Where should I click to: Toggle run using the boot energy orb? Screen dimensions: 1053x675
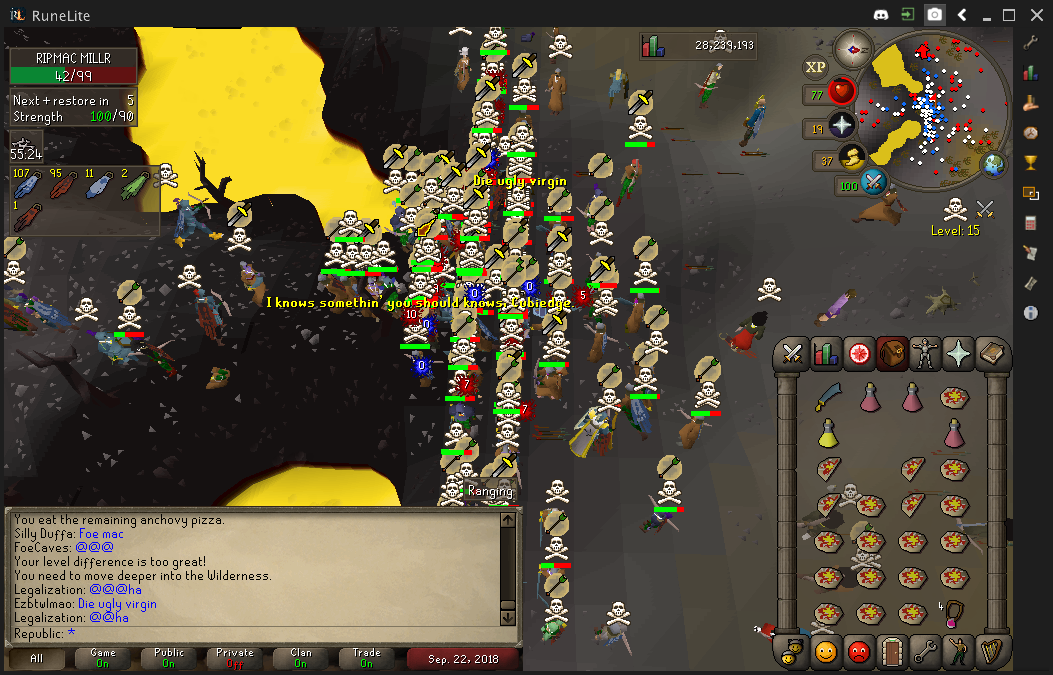point(852,157)
